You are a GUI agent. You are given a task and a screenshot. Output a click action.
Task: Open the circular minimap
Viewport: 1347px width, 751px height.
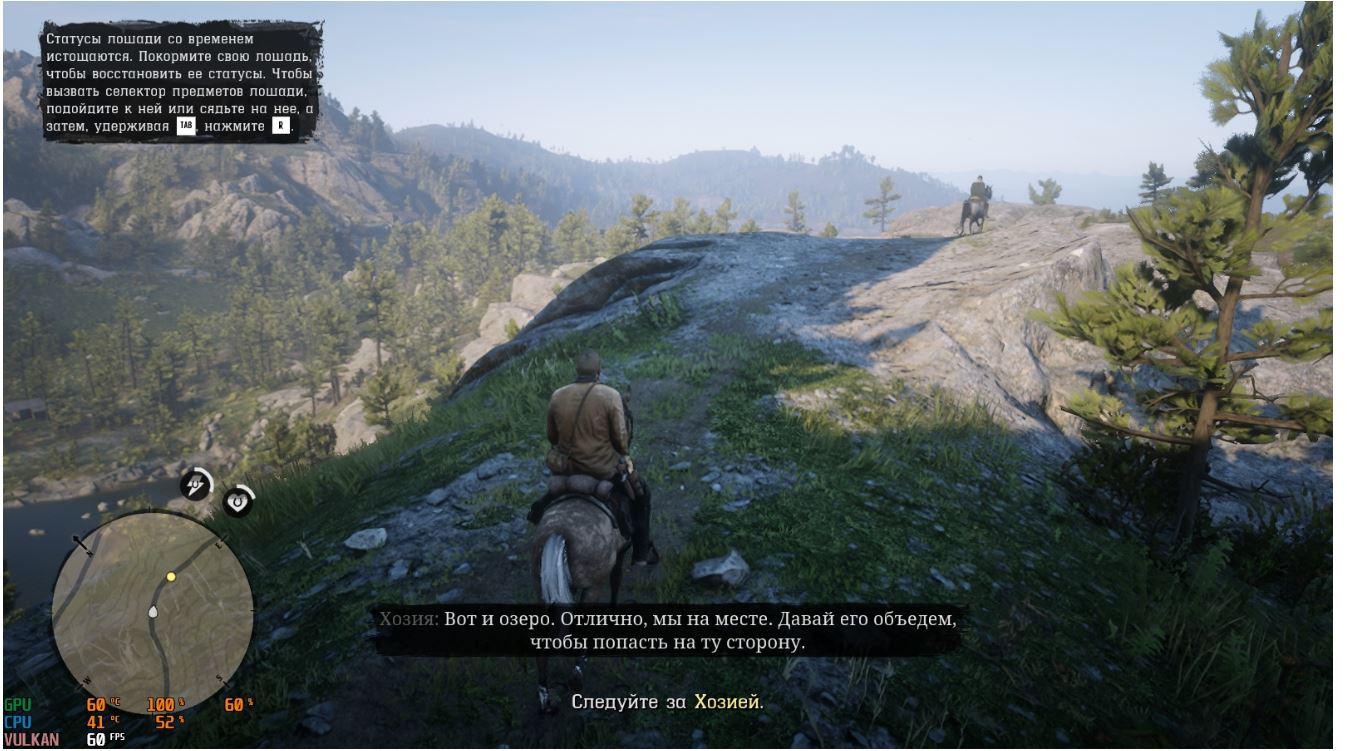(152, 611)
